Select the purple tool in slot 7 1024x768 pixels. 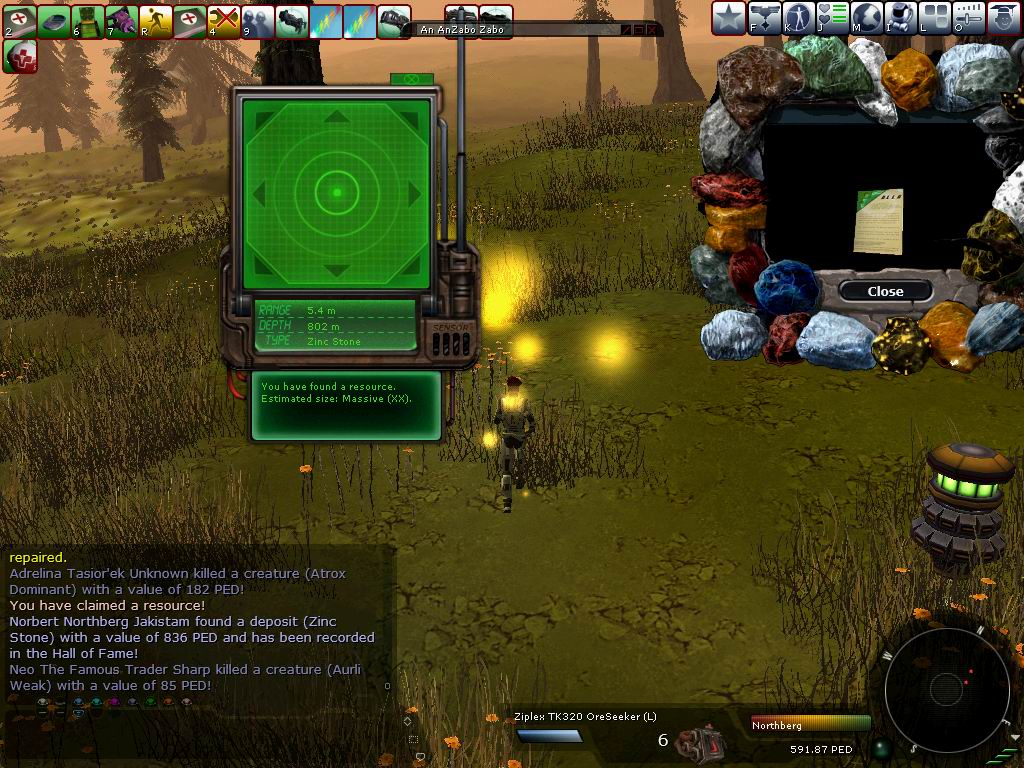coord(122,21)
